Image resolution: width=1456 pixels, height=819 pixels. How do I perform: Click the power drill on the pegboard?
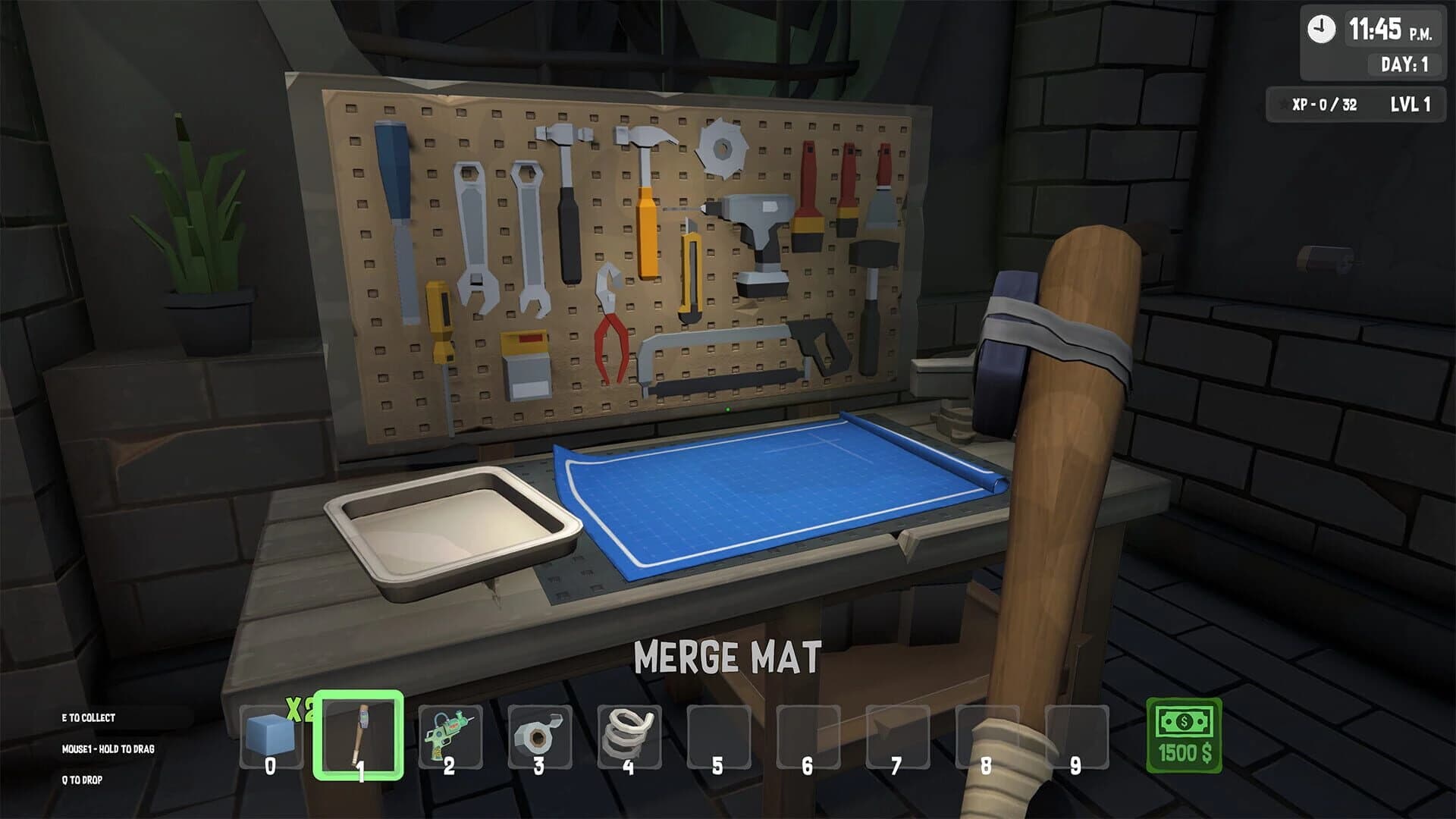(x=758, y=227)
